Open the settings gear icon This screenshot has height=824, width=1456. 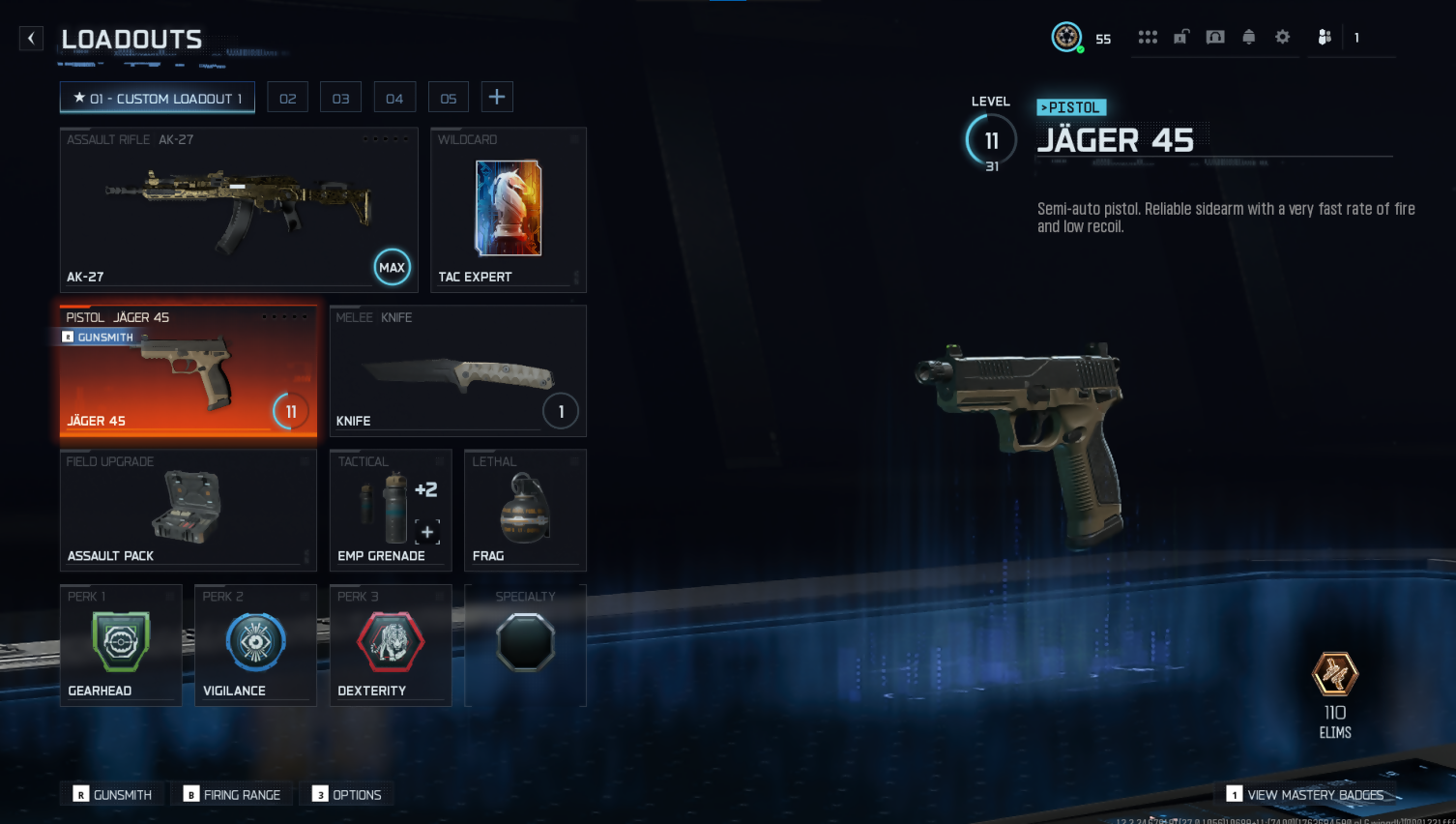(1283, 37)
